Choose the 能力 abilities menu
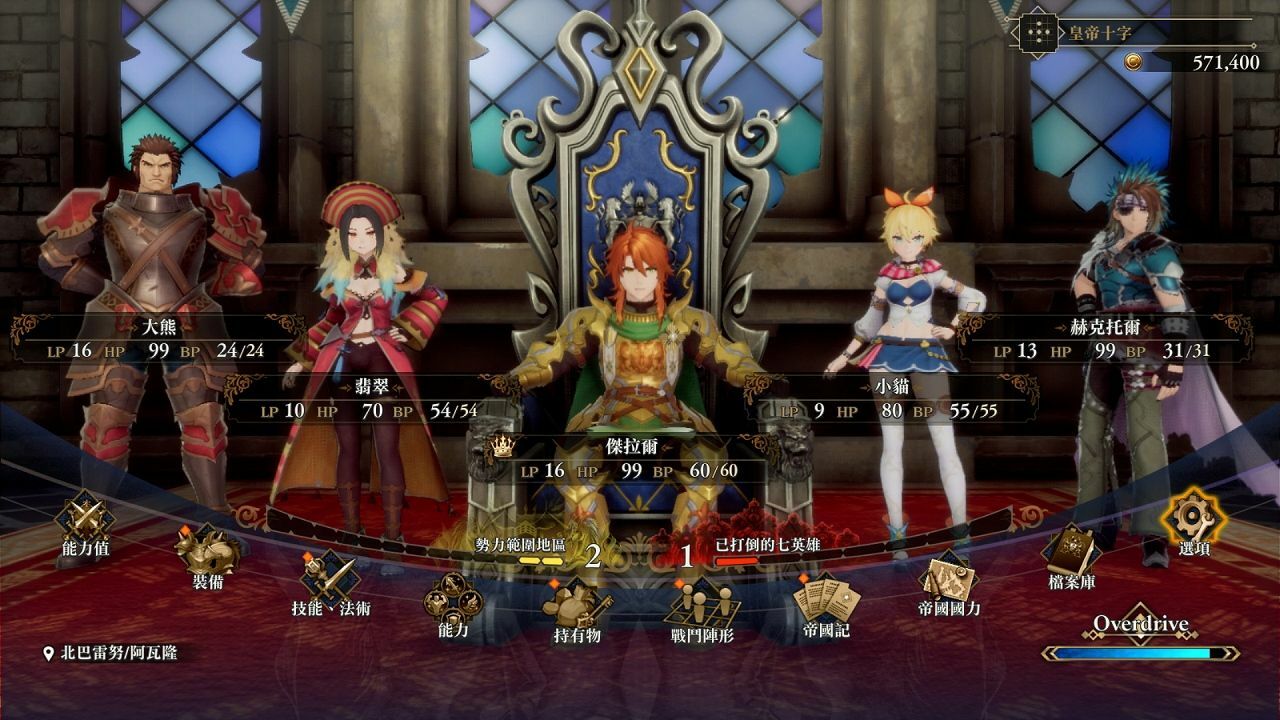Viewport: 1280px width, 720px height. [x=452, y=606]
